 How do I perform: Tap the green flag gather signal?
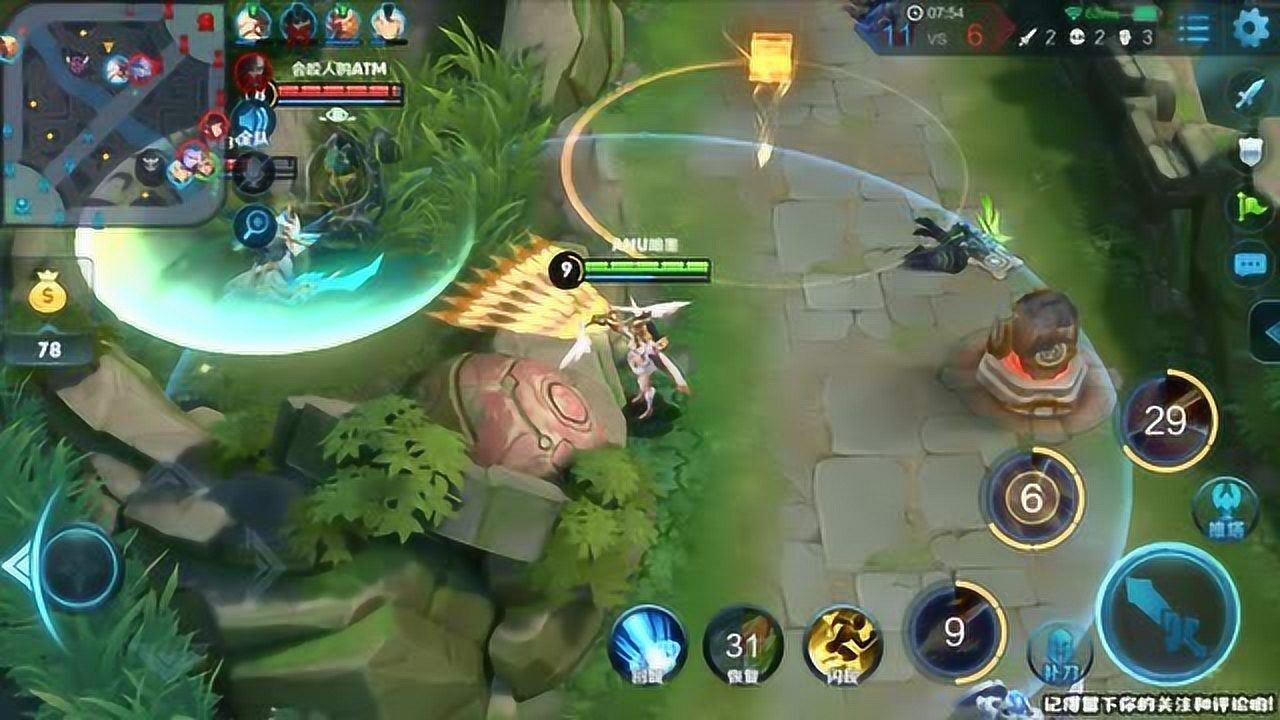1250,208
